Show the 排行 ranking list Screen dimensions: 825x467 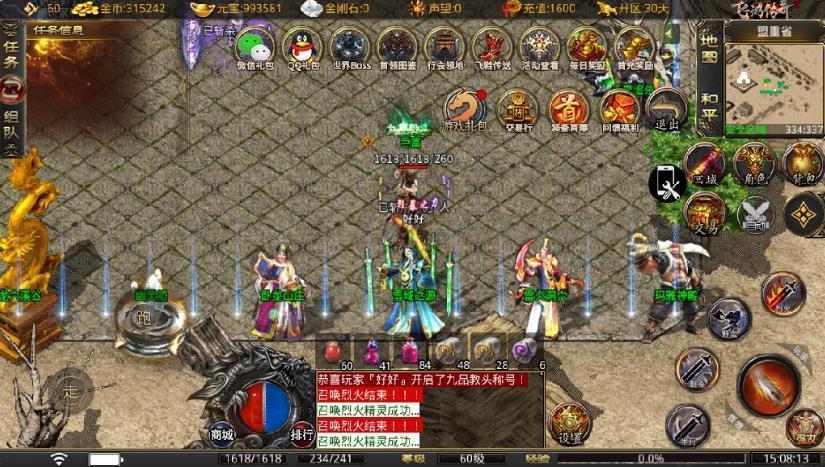point(302,434)
